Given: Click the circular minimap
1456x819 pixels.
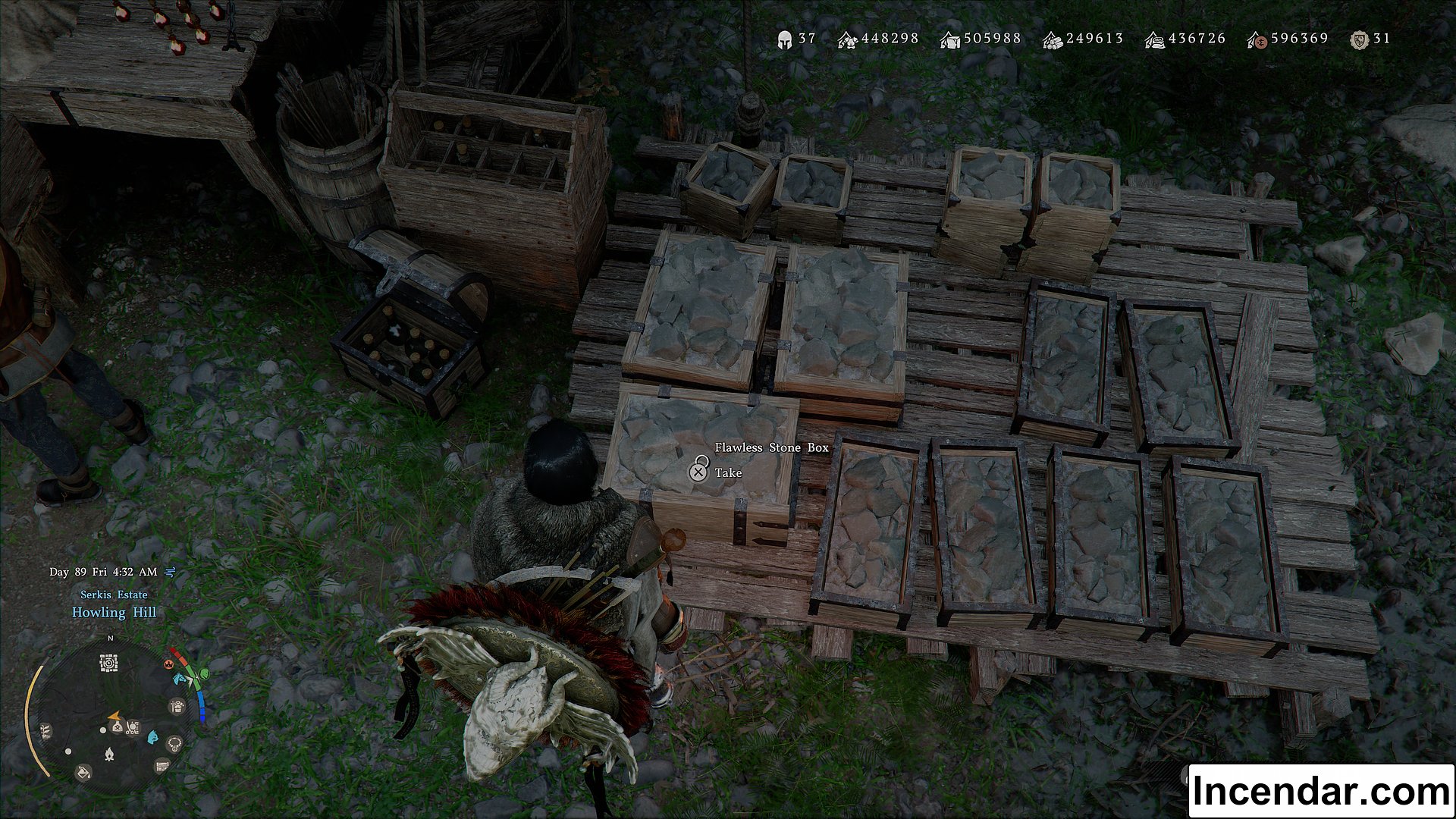Looking at the screenshot, I should [x=112, y=717].
